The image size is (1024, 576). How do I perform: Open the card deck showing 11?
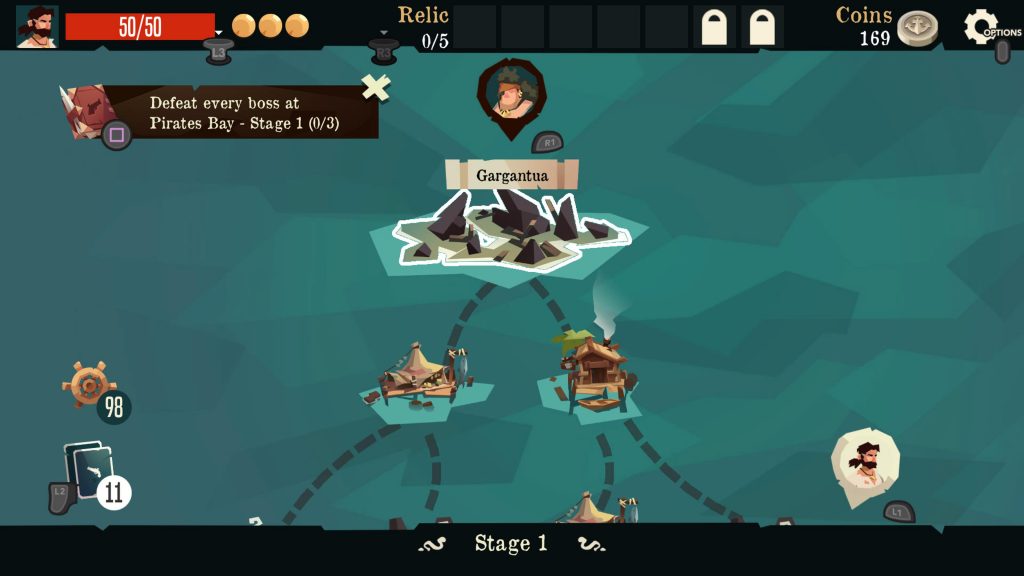[88, 471]
